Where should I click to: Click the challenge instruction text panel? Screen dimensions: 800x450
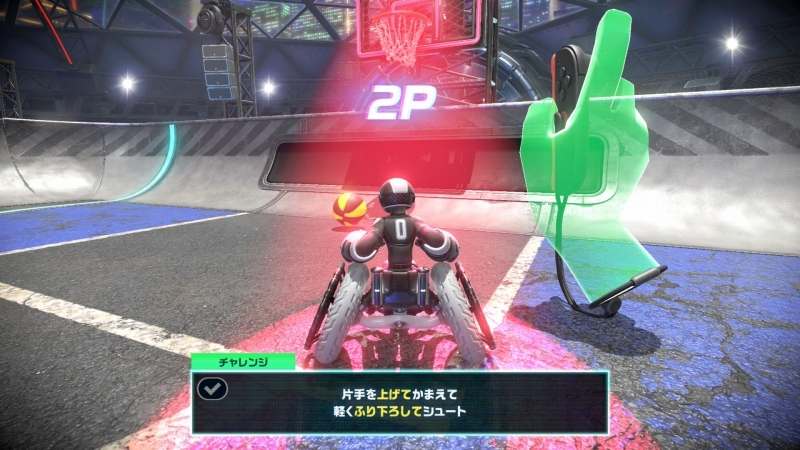coord(400,401)
